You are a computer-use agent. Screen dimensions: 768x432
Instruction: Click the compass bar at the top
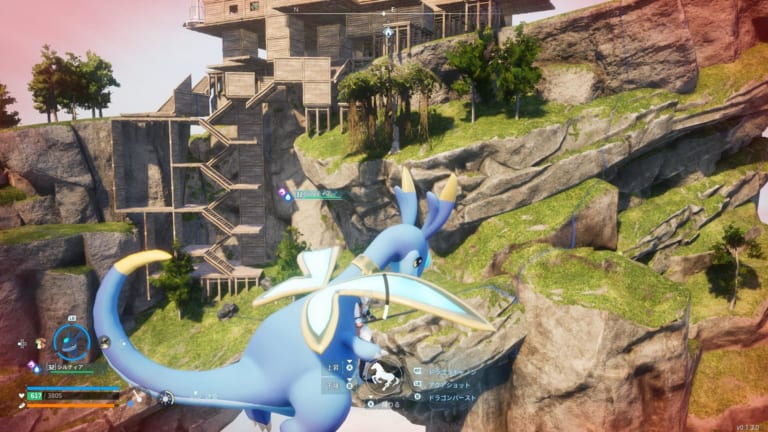coord(386,14)
